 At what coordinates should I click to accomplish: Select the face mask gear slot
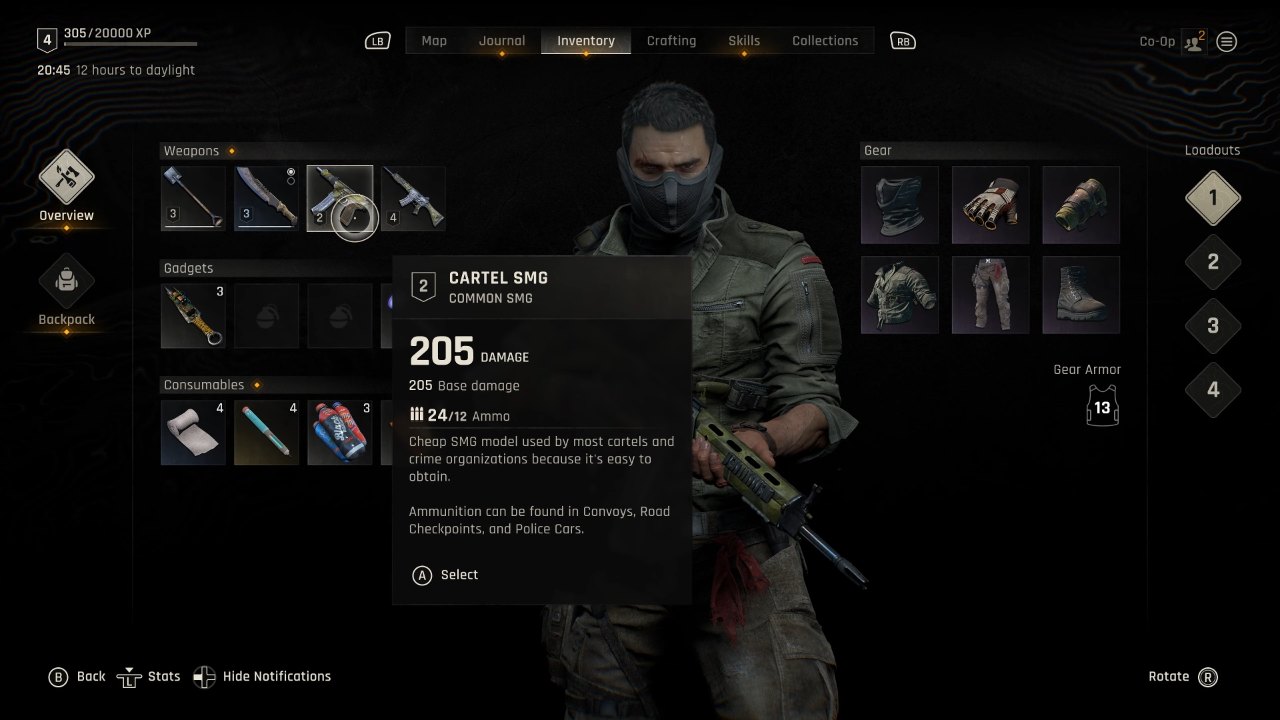pos(899,204)
